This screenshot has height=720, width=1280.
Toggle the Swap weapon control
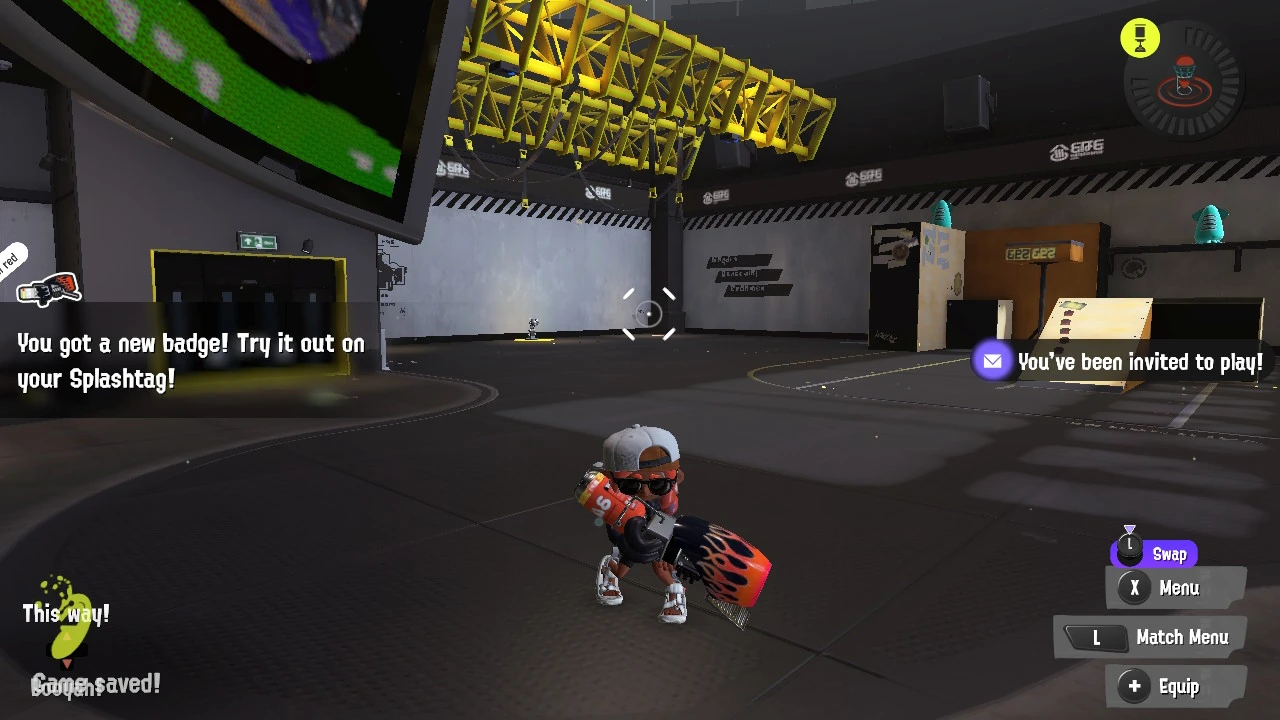1153,553
